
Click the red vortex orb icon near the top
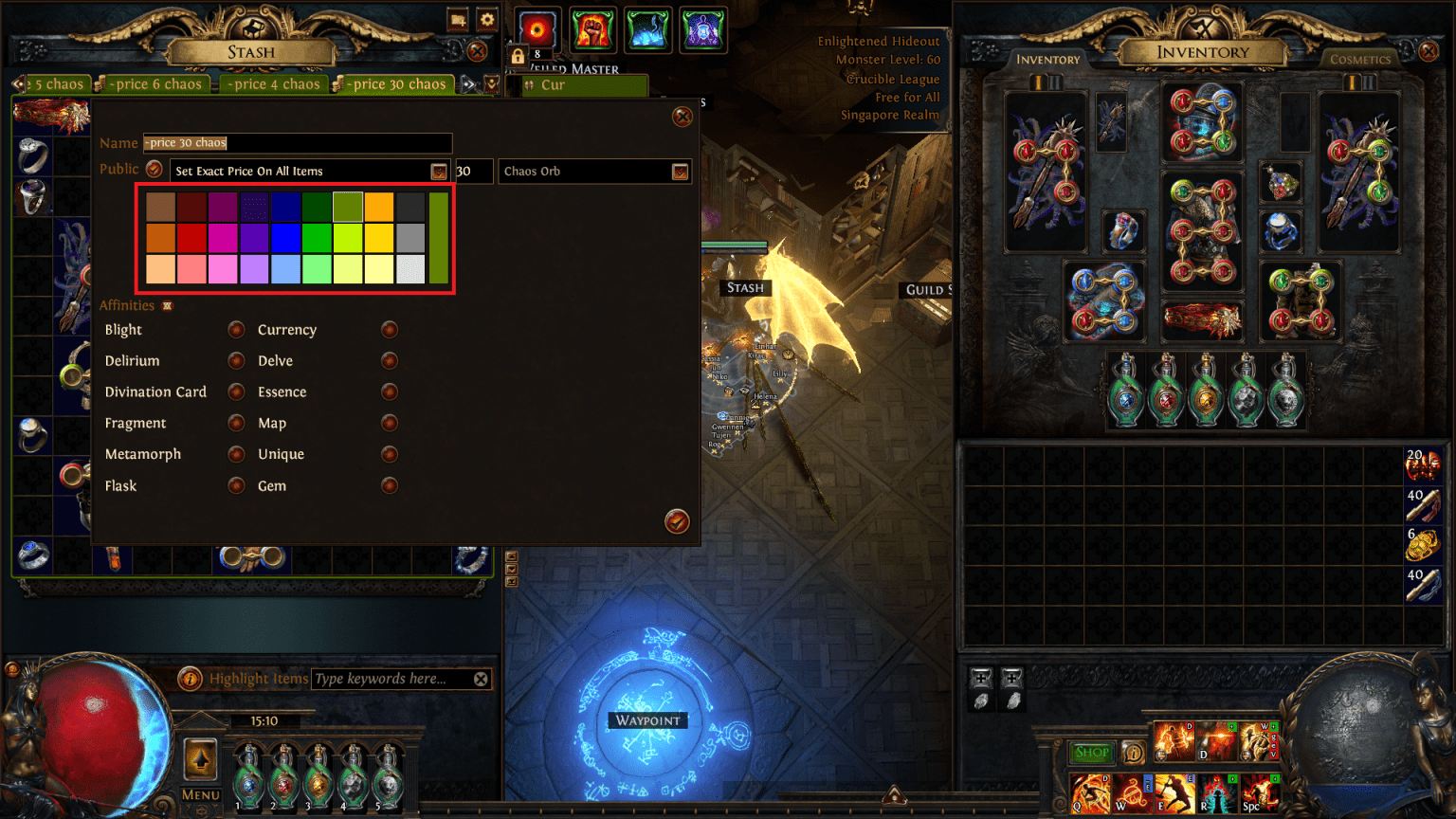[x=537, y=29]
